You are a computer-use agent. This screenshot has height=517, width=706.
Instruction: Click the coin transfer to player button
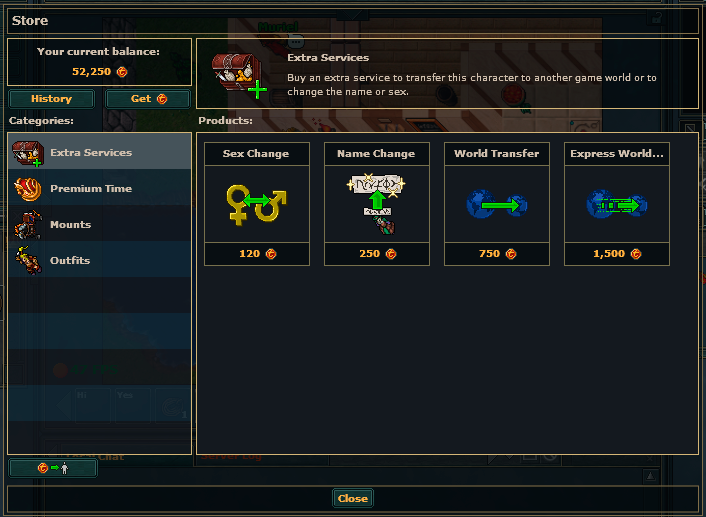coord(53,467)
